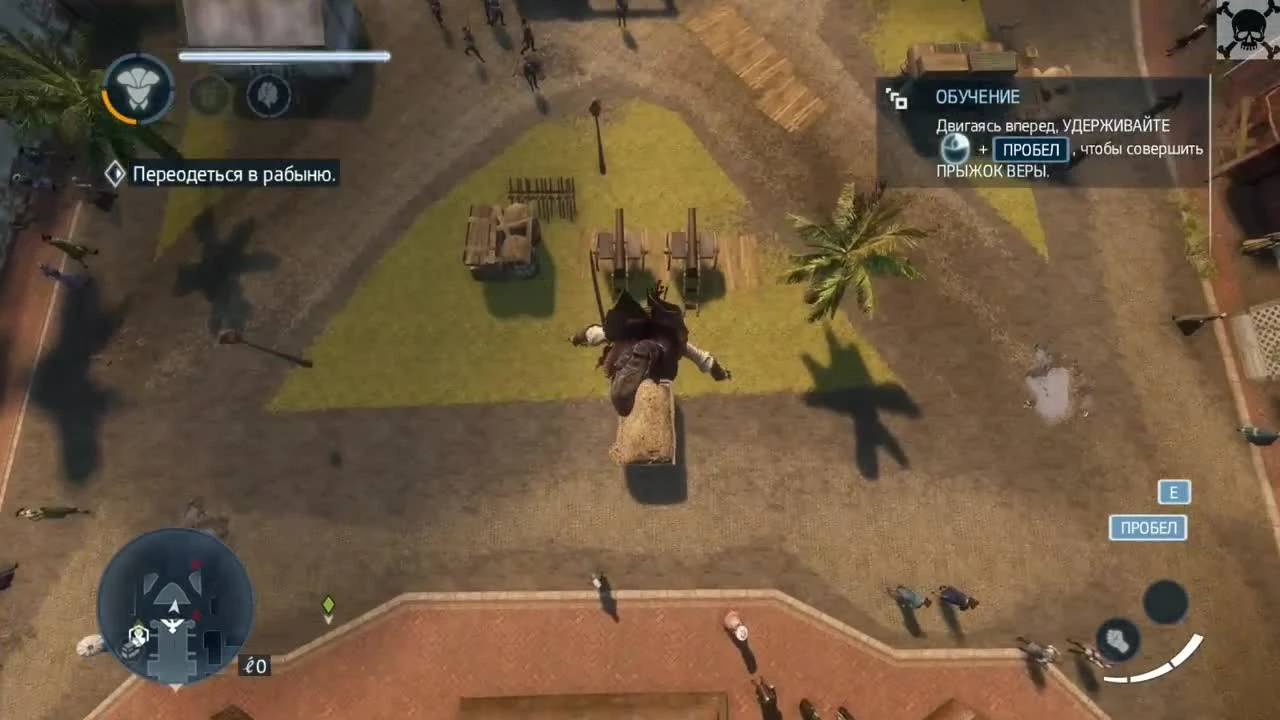Toggle the green diamond waypoint marker

(x=327, y=604)
